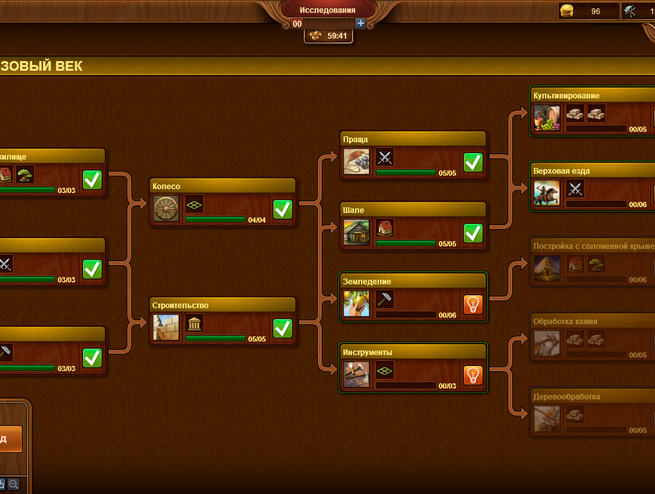Add forge points with the plus button

(x=360, y=23)
